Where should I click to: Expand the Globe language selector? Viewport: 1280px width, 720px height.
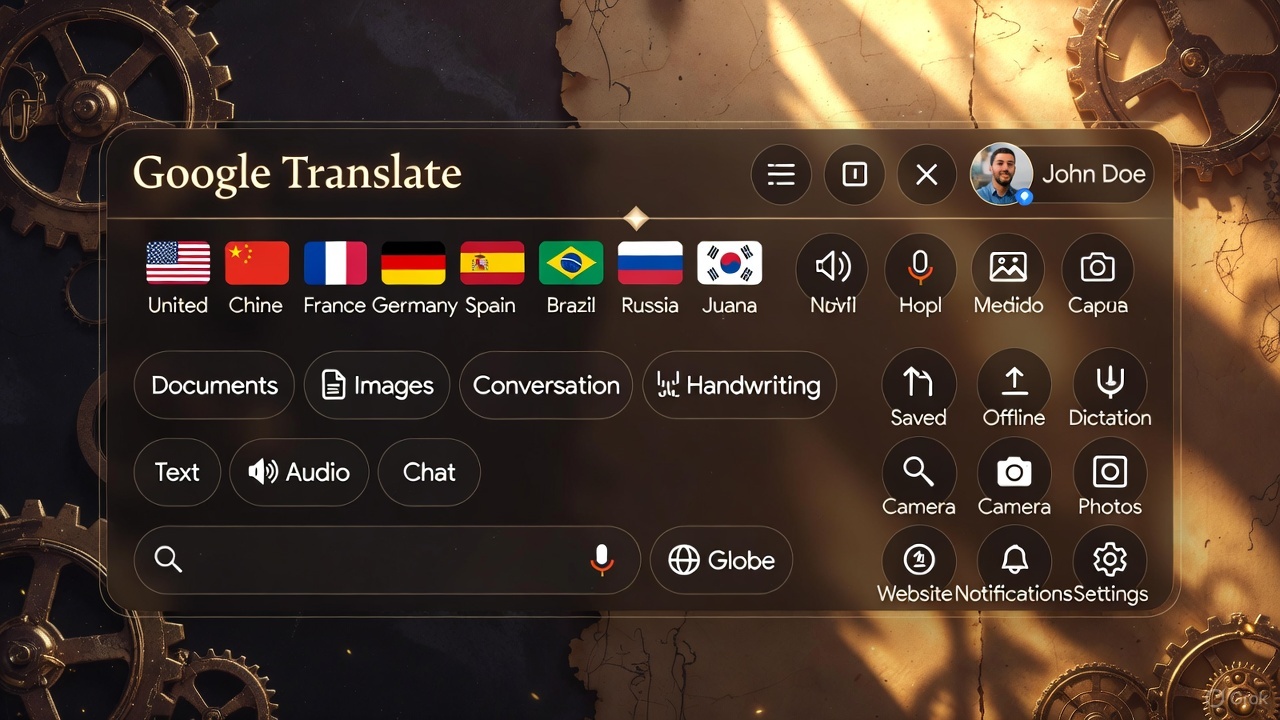pyautogui.click(x=721, y=560)
